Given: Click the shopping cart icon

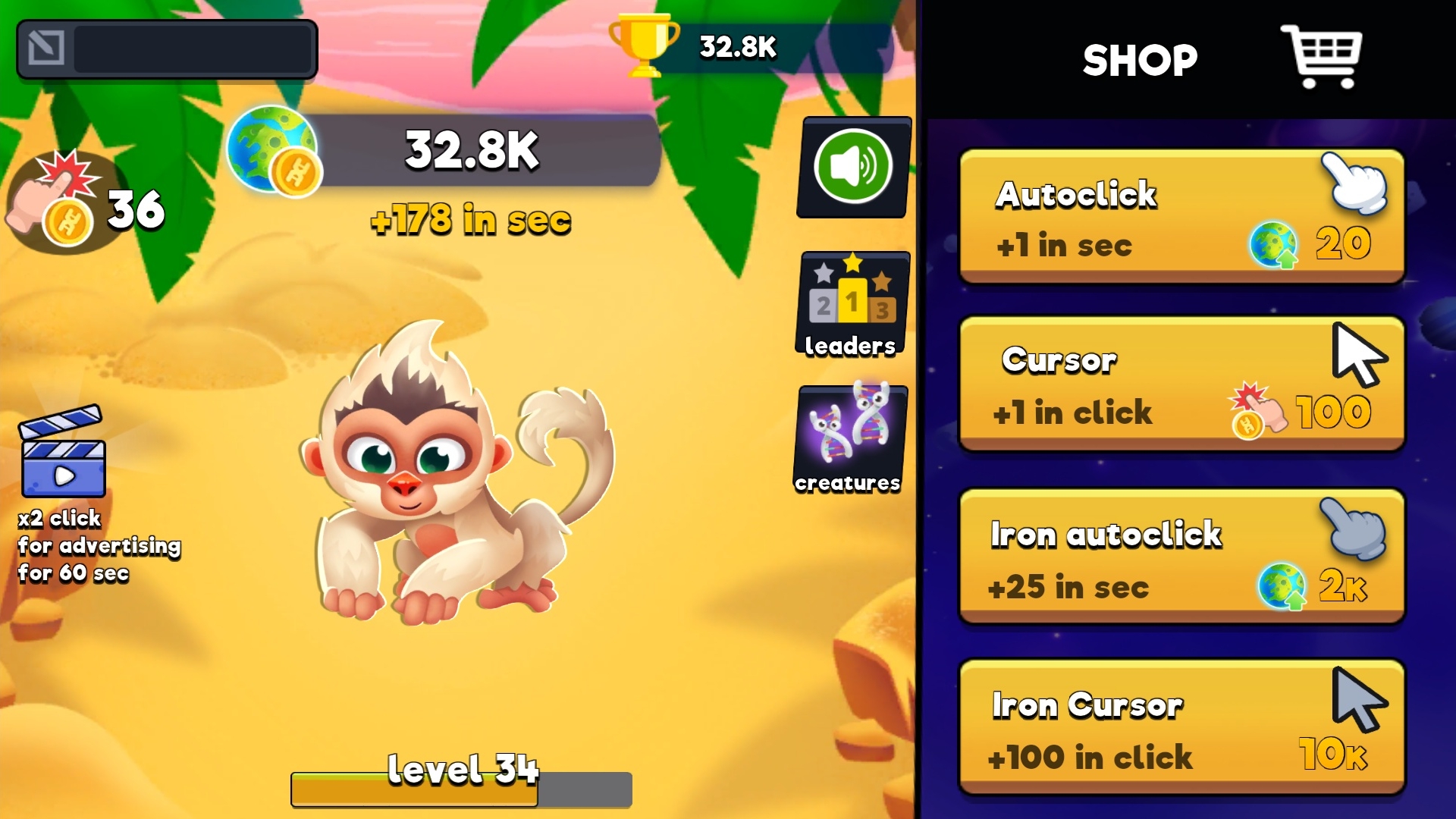Looking at the screenshot, I should (x=1323, y=55).
